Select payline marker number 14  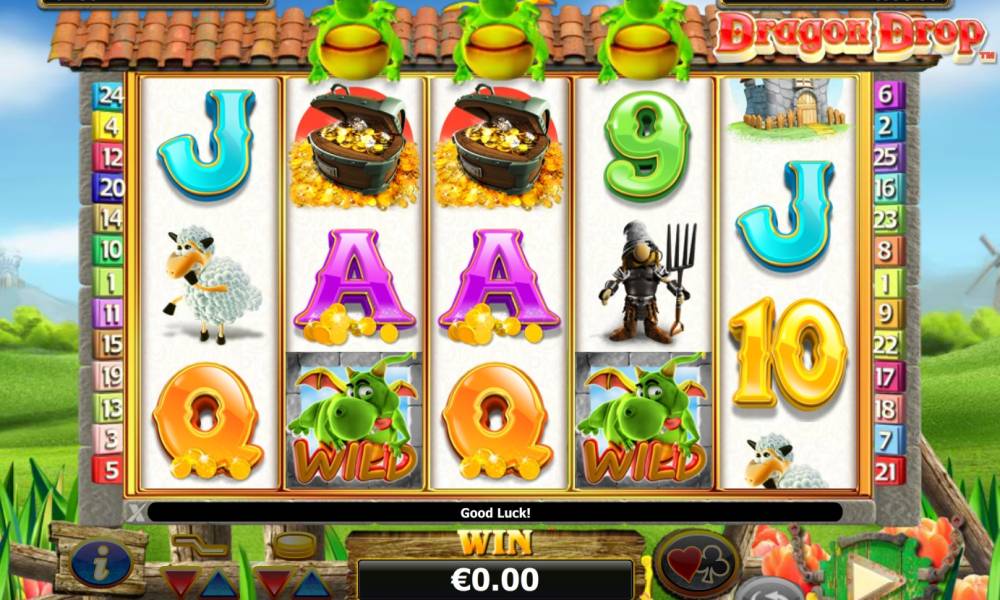(x=107, y=218)
